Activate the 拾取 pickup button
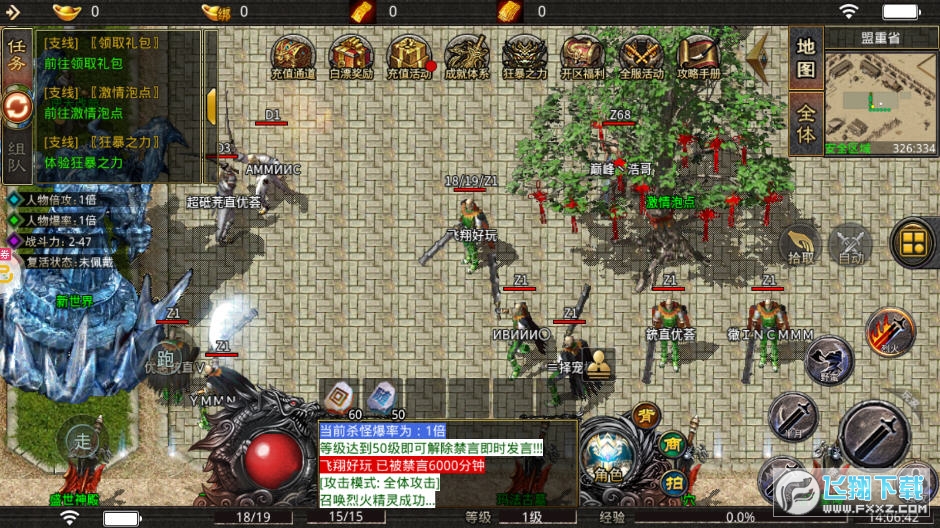Screen dimensions: 940x528 click(x=800, y=243)
